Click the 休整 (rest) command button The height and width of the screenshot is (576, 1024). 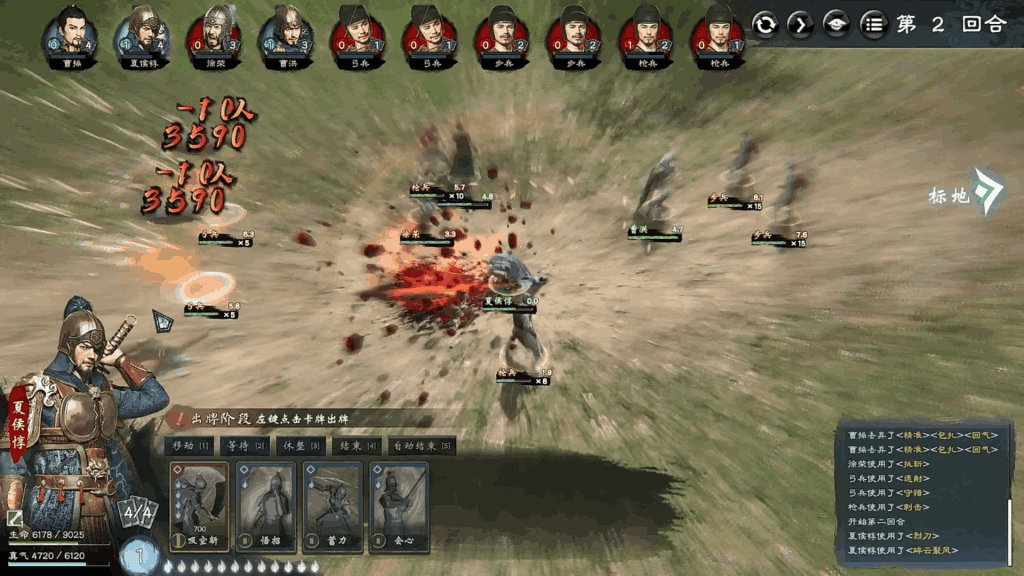click(x=303, y=446)
